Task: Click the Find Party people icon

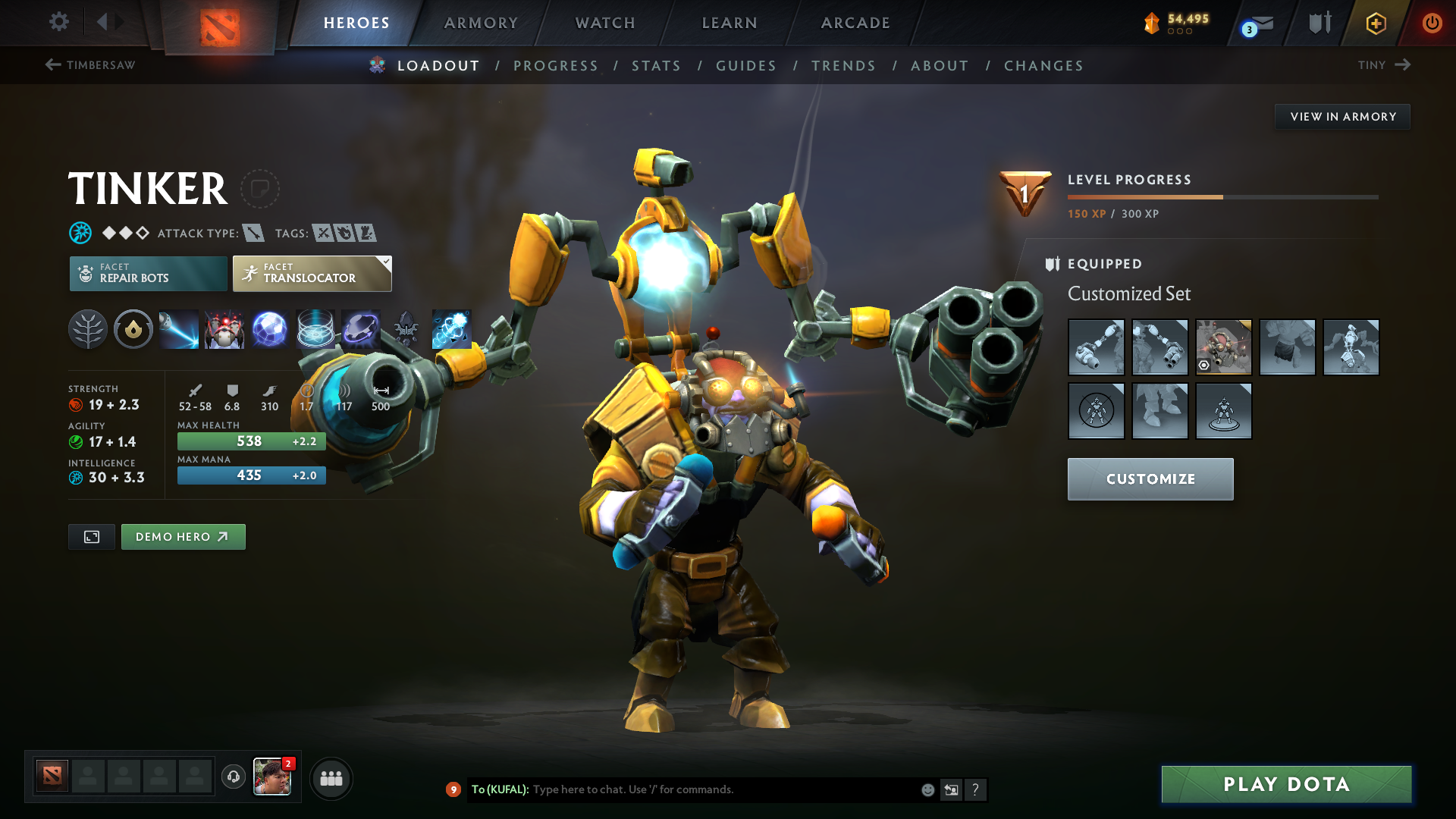Action: click(331, 778)
